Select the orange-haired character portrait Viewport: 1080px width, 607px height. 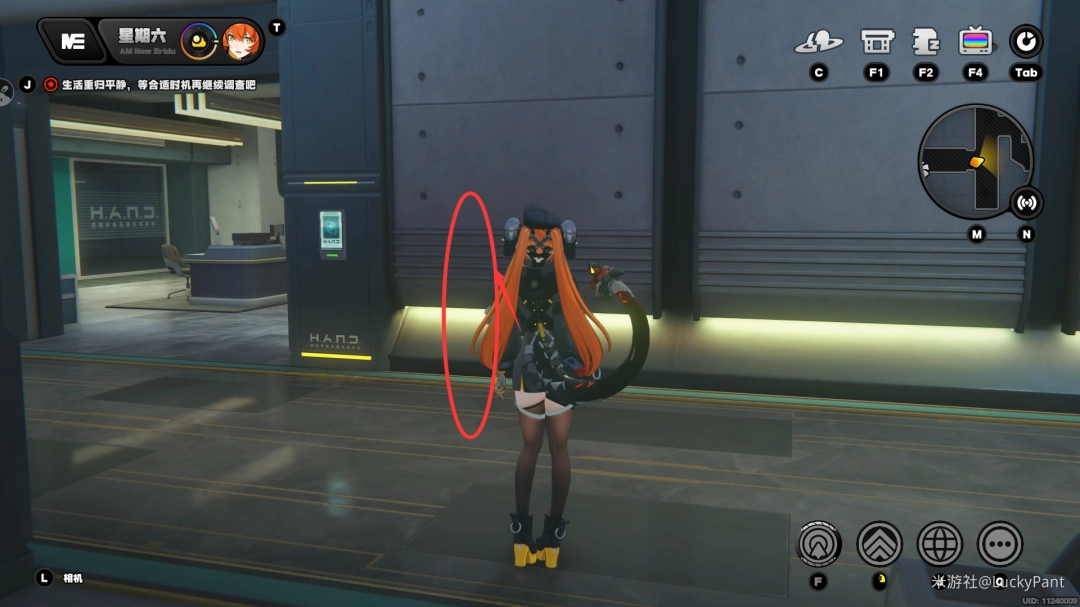point(242,41)
